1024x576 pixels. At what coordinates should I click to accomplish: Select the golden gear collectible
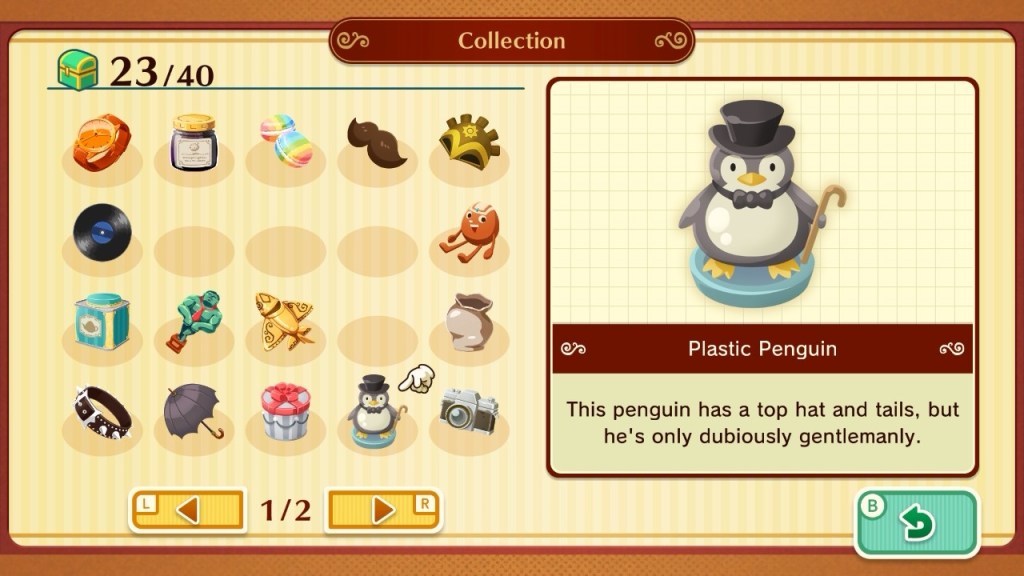point(469,143)
